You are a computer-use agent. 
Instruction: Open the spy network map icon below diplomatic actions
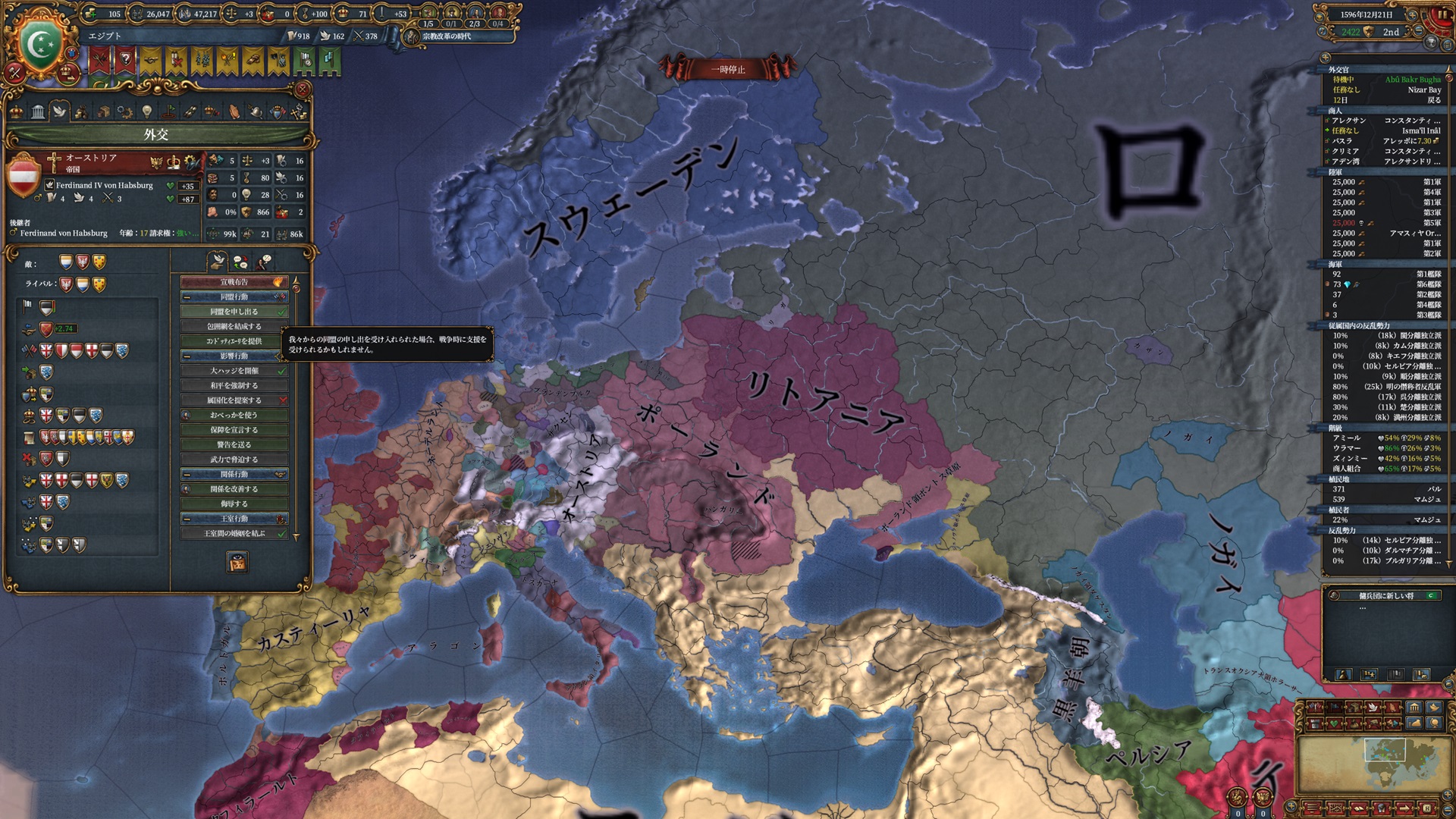[x=237, y=561]
